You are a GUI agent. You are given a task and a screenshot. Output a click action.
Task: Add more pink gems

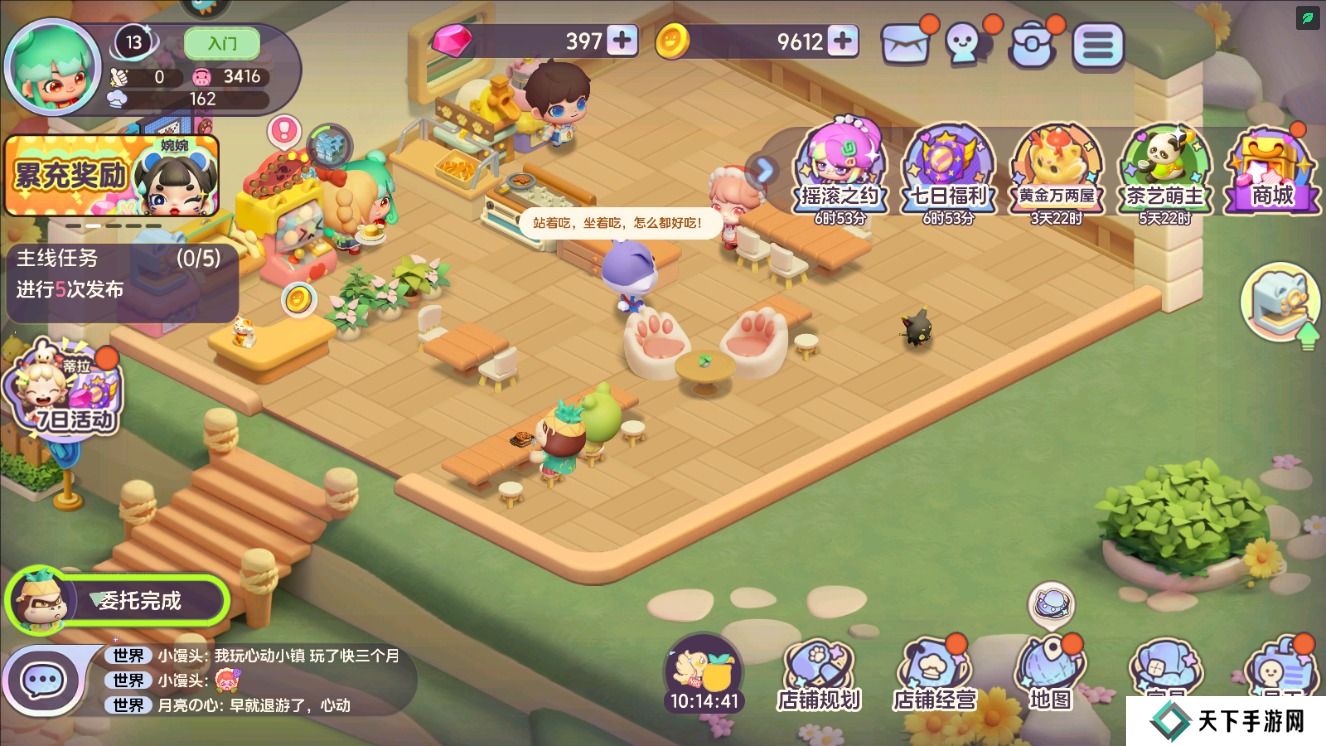[x=622, y=41]
